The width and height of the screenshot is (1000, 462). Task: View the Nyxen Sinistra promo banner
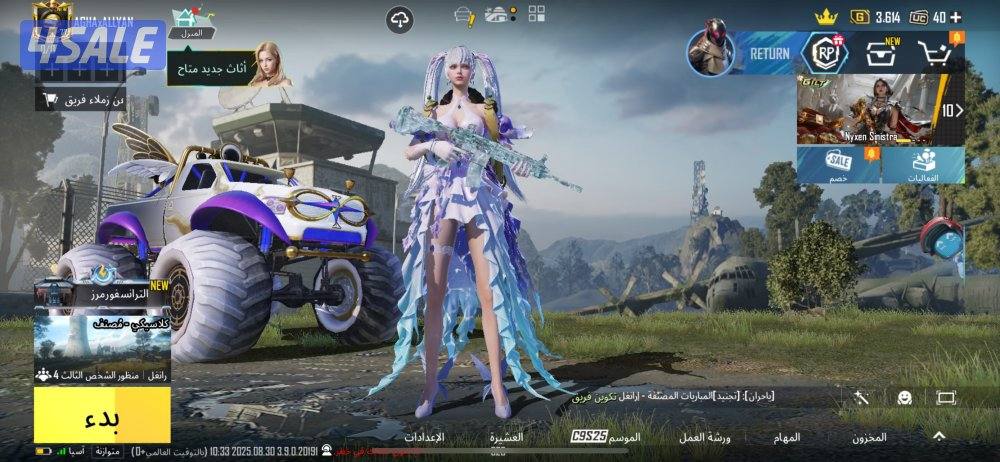(867, 109)
